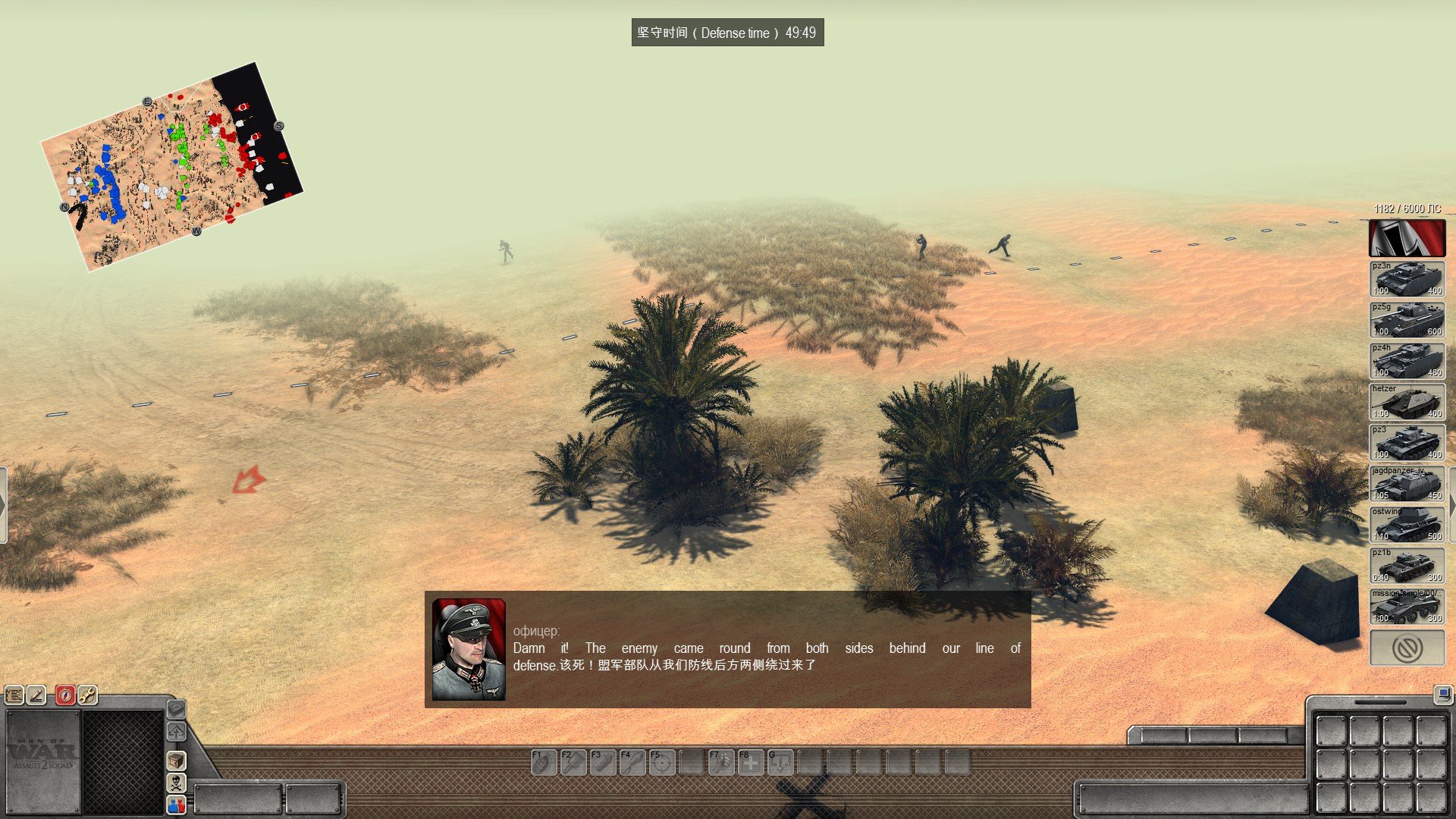
Task: Click the skull and crossbones icon
Action: point(176,782)
